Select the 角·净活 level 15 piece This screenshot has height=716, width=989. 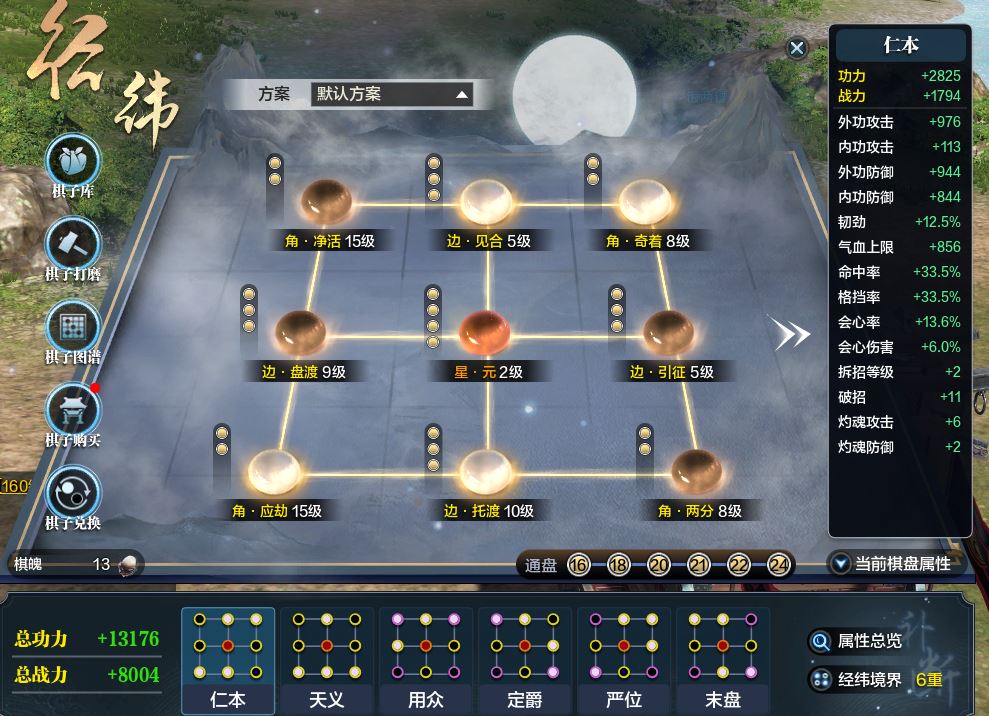327,202
